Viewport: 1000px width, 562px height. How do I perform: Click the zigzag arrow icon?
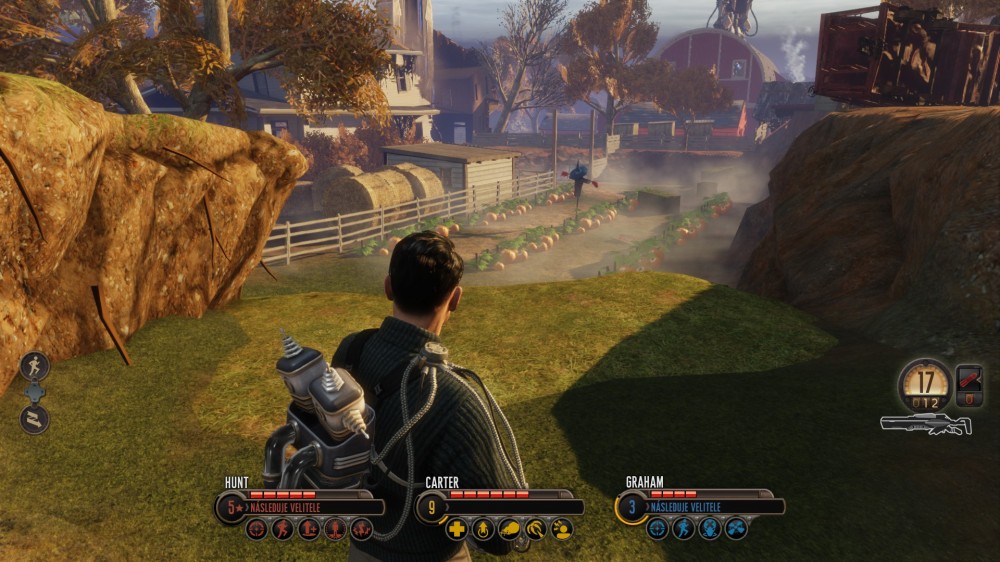[x=34, y=419]
